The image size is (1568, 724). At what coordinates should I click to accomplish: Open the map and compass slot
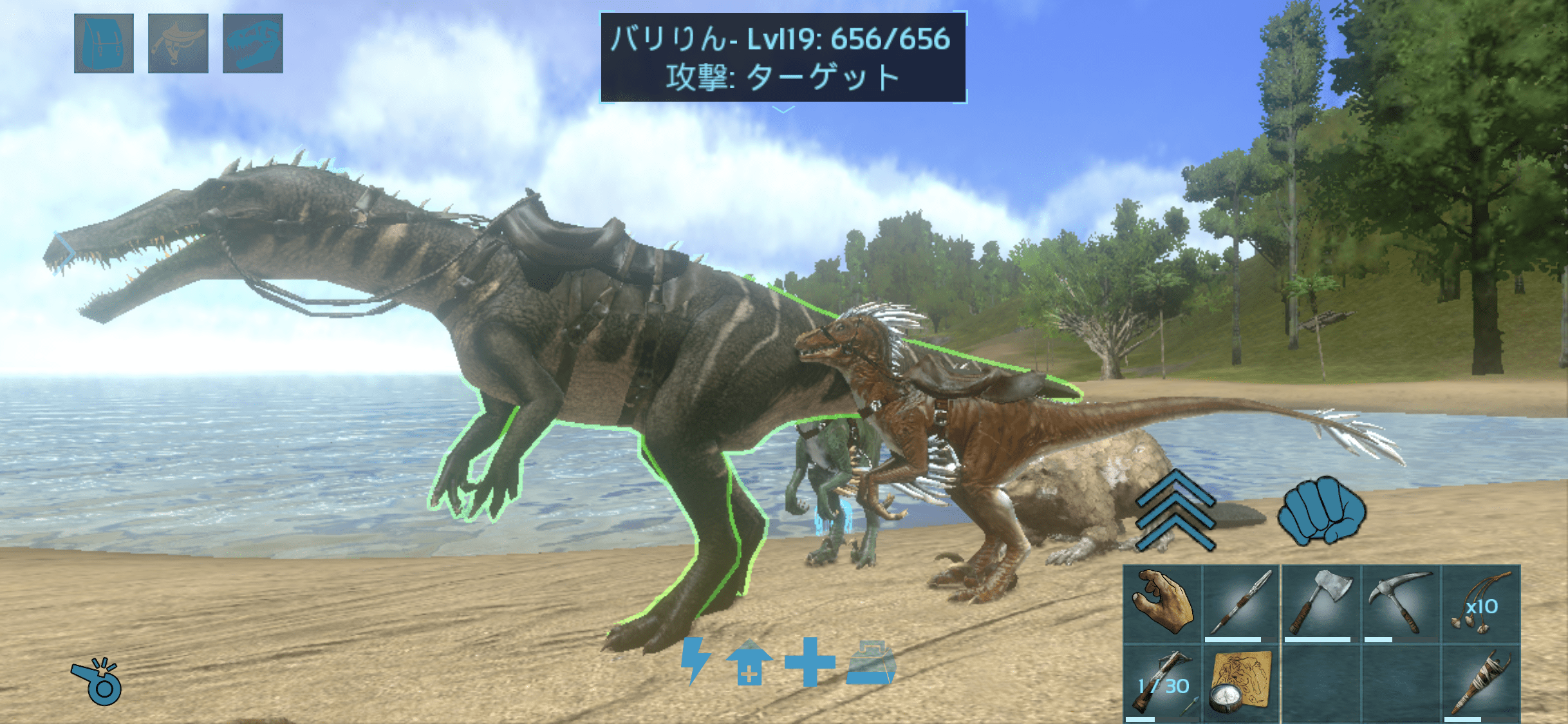(1241, 684)
